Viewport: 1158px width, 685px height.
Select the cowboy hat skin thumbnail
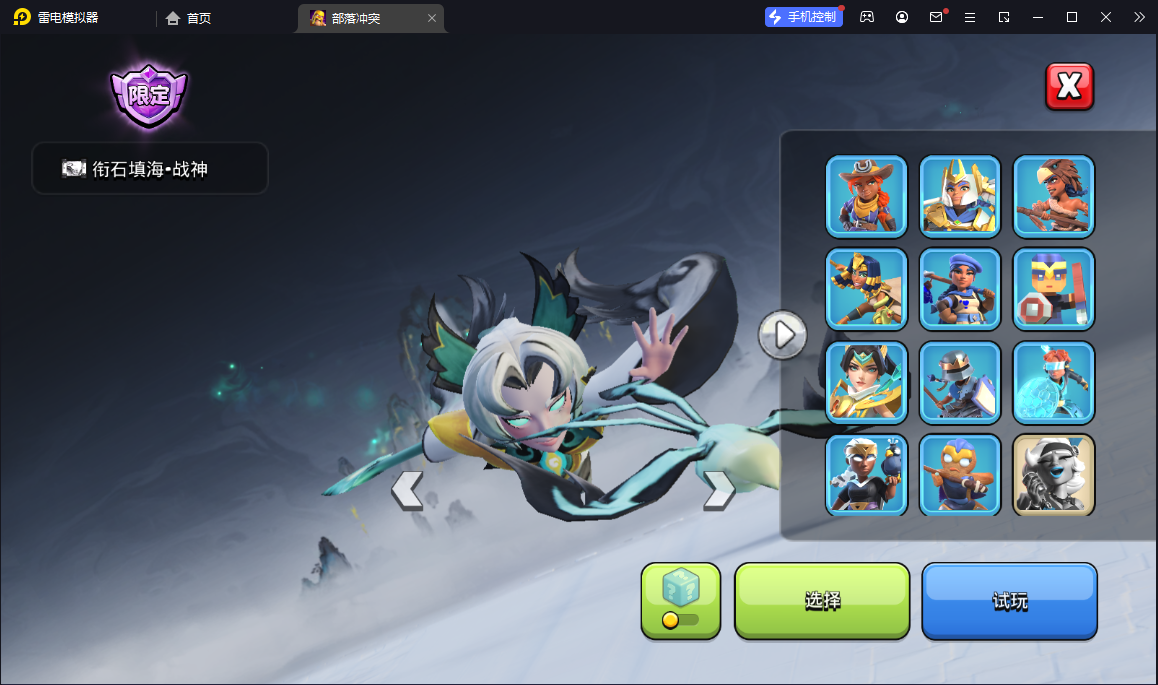click(866, 195)
